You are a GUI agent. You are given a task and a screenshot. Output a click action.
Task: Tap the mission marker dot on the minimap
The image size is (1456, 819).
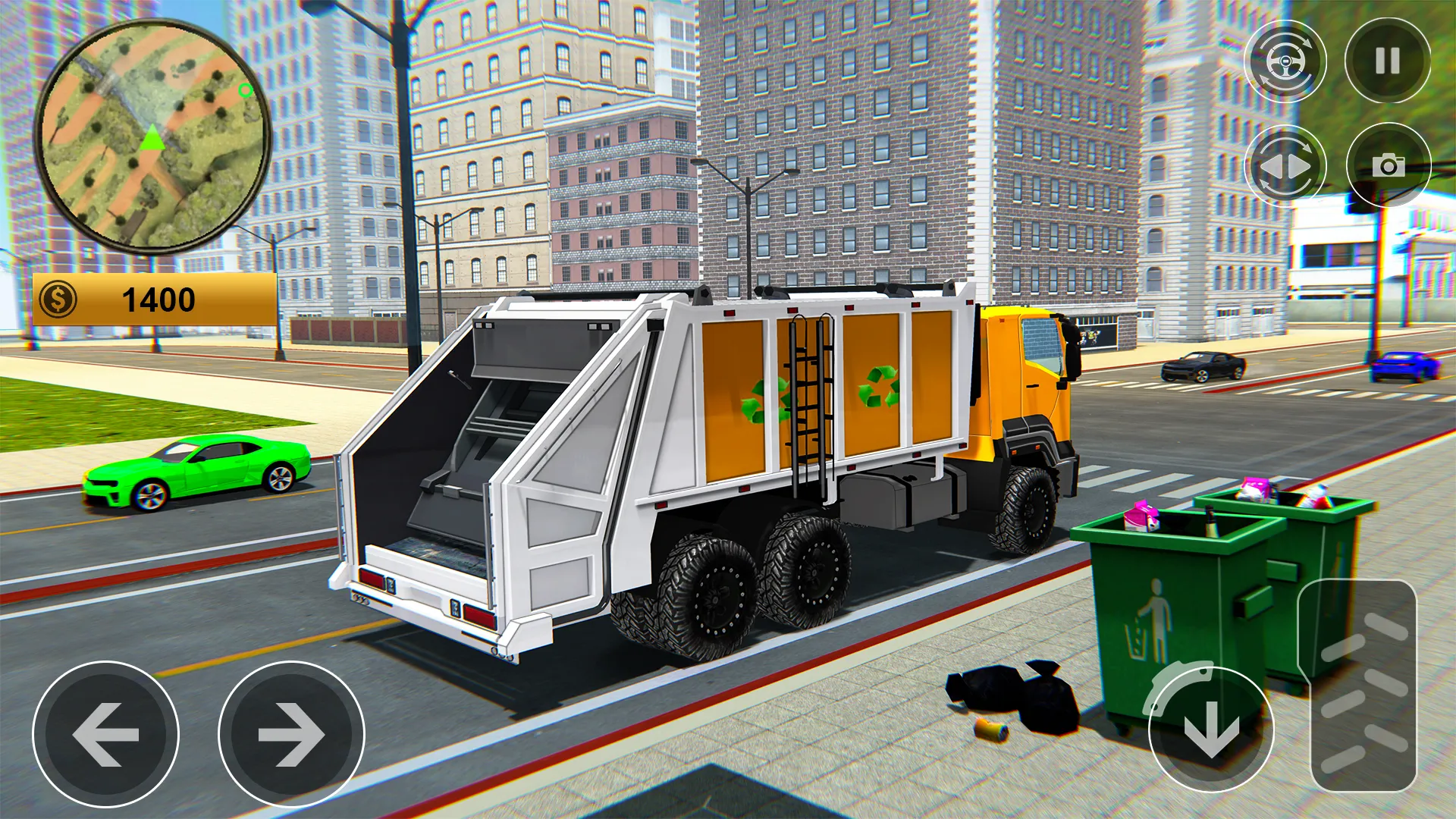tap(244, 91)
